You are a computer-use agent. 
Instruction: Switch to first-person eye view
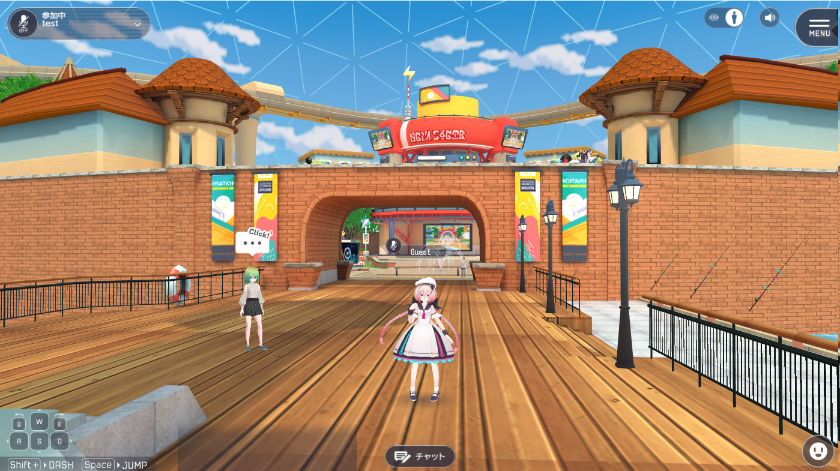(x=714, y=18)
